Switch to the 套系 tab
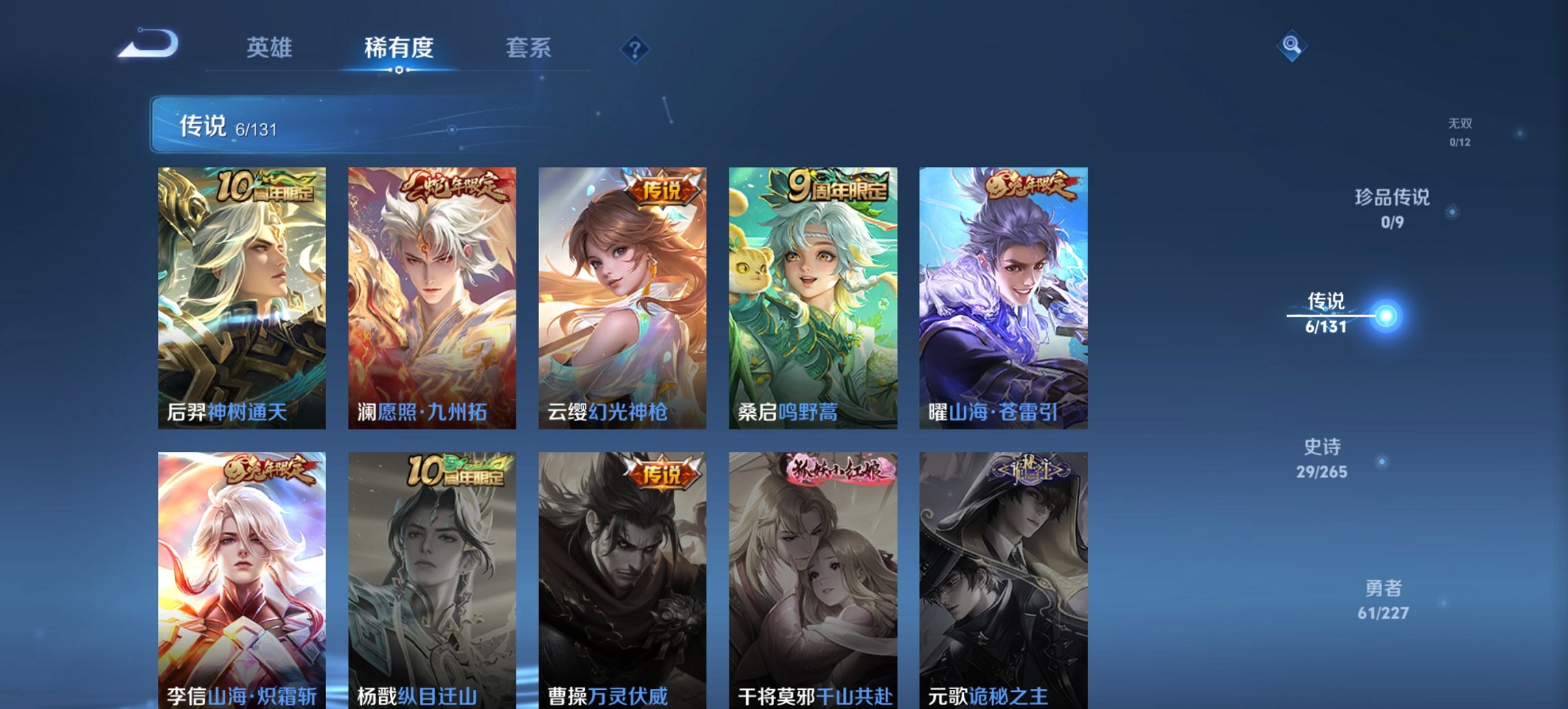This screenshot has height=709, width=1568. [x=527, y=48]
